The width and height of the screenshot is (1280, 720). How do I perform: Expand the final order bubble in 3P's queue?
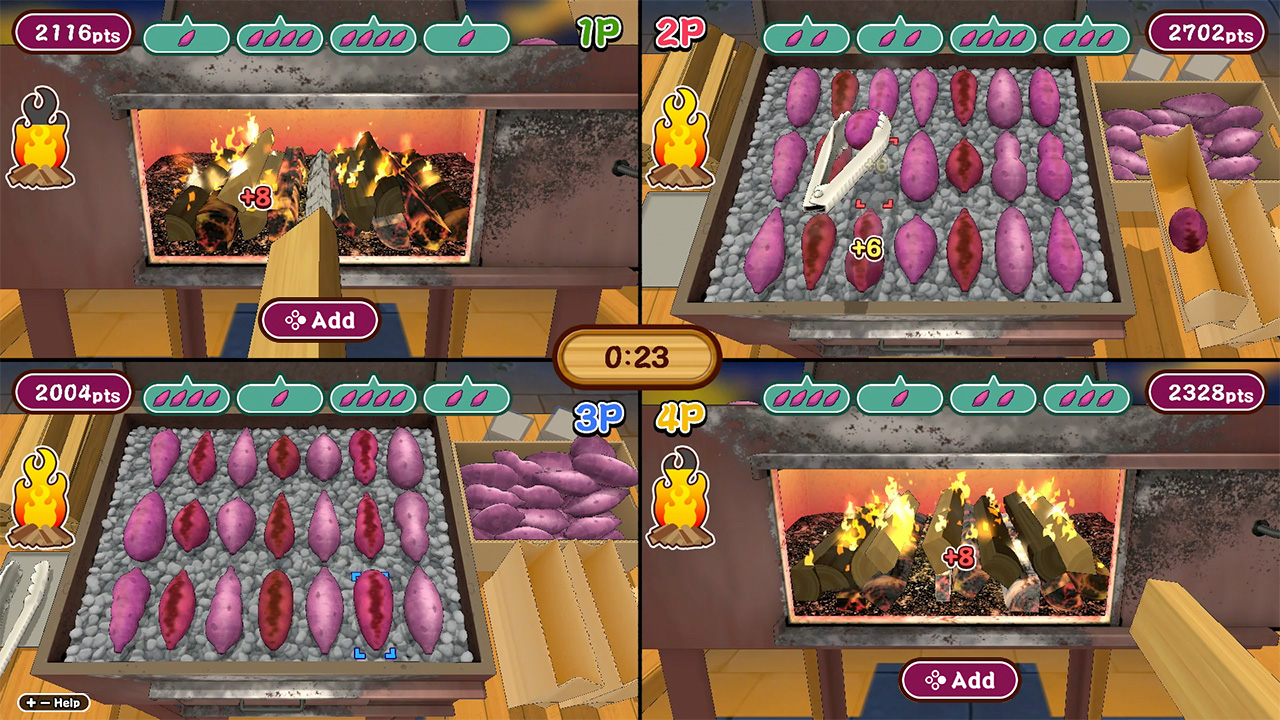click(468, 396)
